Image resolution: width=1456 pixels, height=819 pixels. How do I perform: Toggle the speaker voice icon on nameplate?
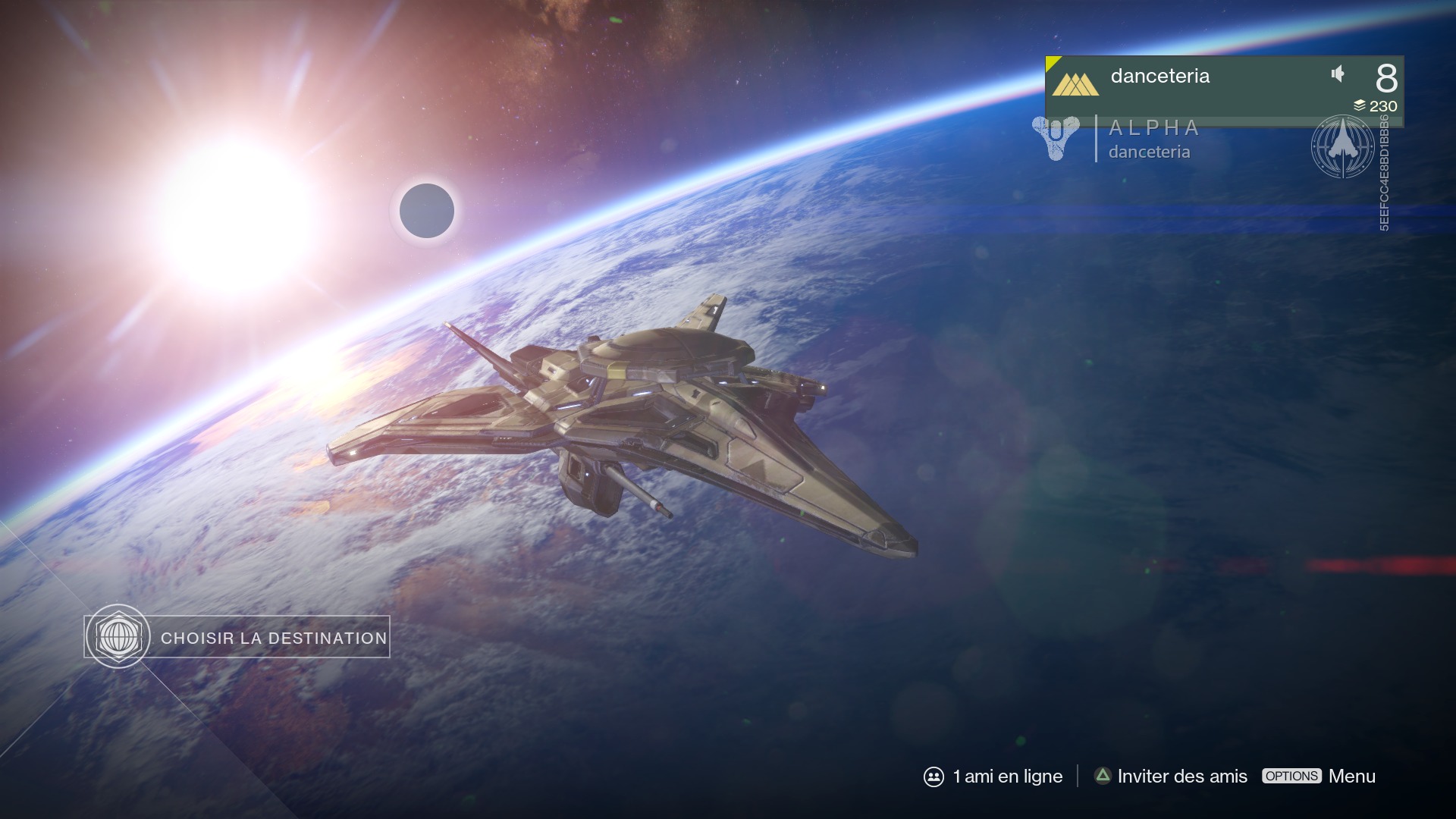pyautogui.click(x=1338, y=74)
